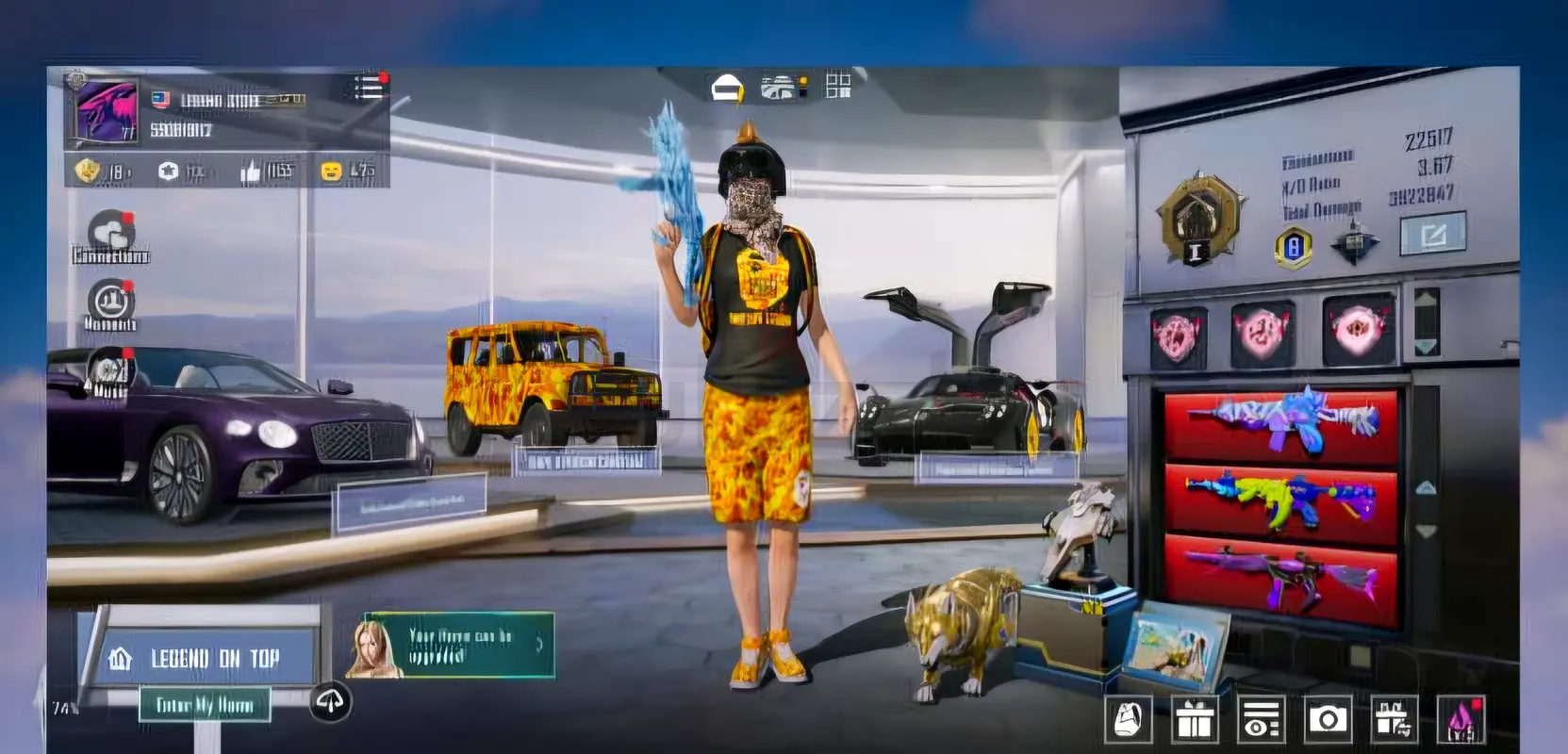Click the round share icon near home sign
This screenshot has width=1568, height=754.
coord(330,701)
